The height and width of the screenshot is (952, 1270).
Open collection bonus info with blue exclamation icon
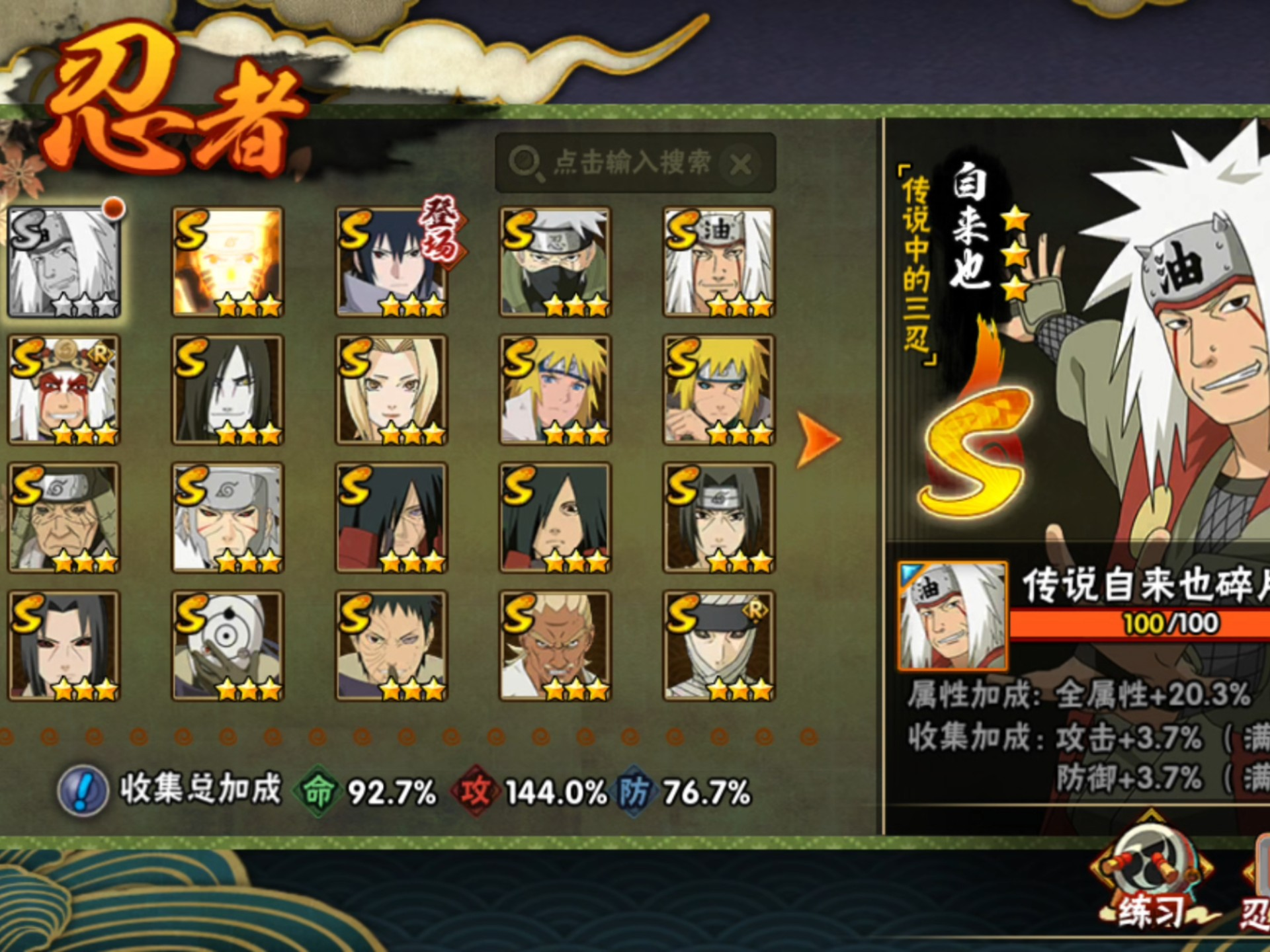83,791
